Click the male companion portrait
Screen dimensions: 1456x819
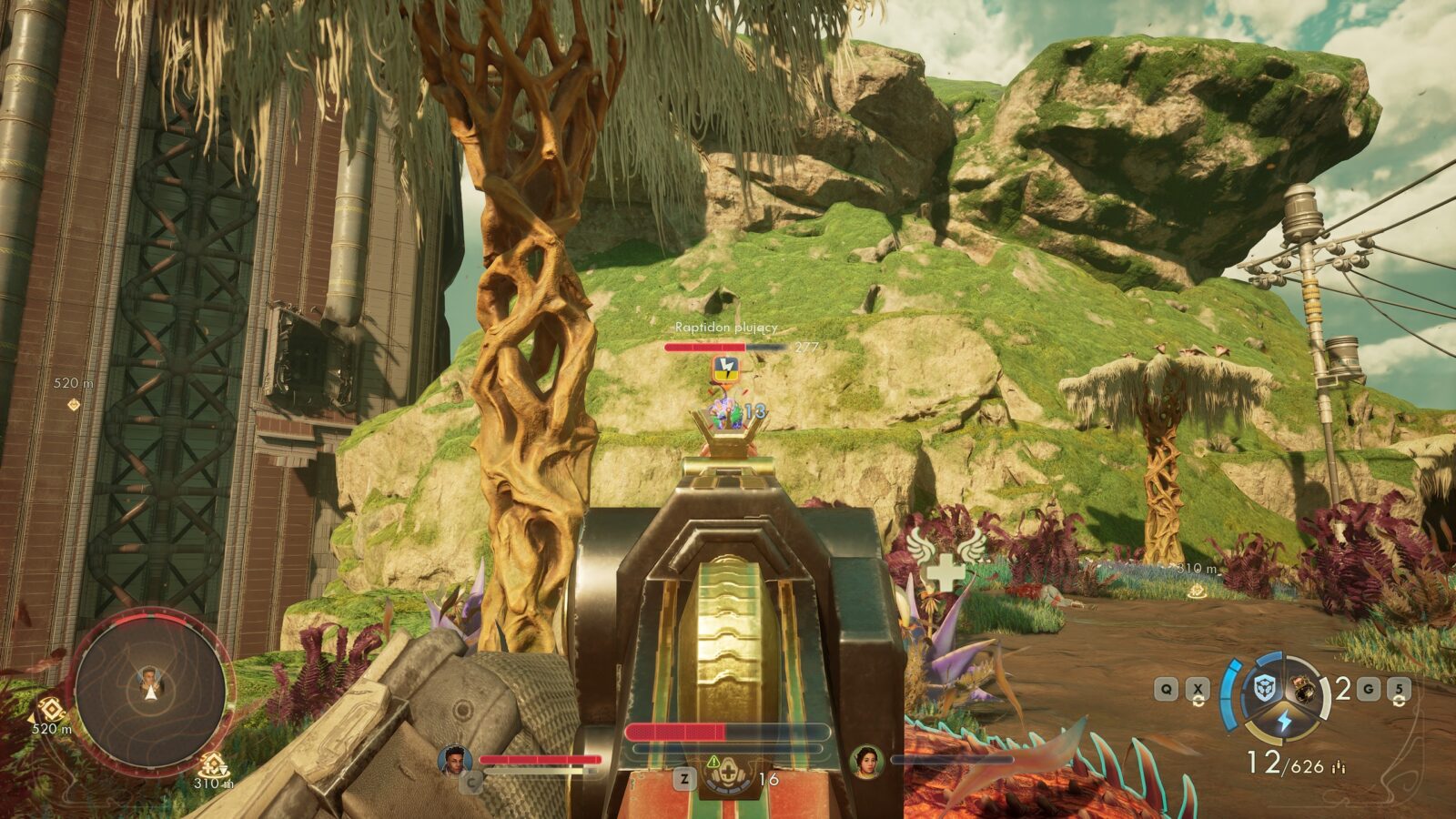(x=454, y=760)
